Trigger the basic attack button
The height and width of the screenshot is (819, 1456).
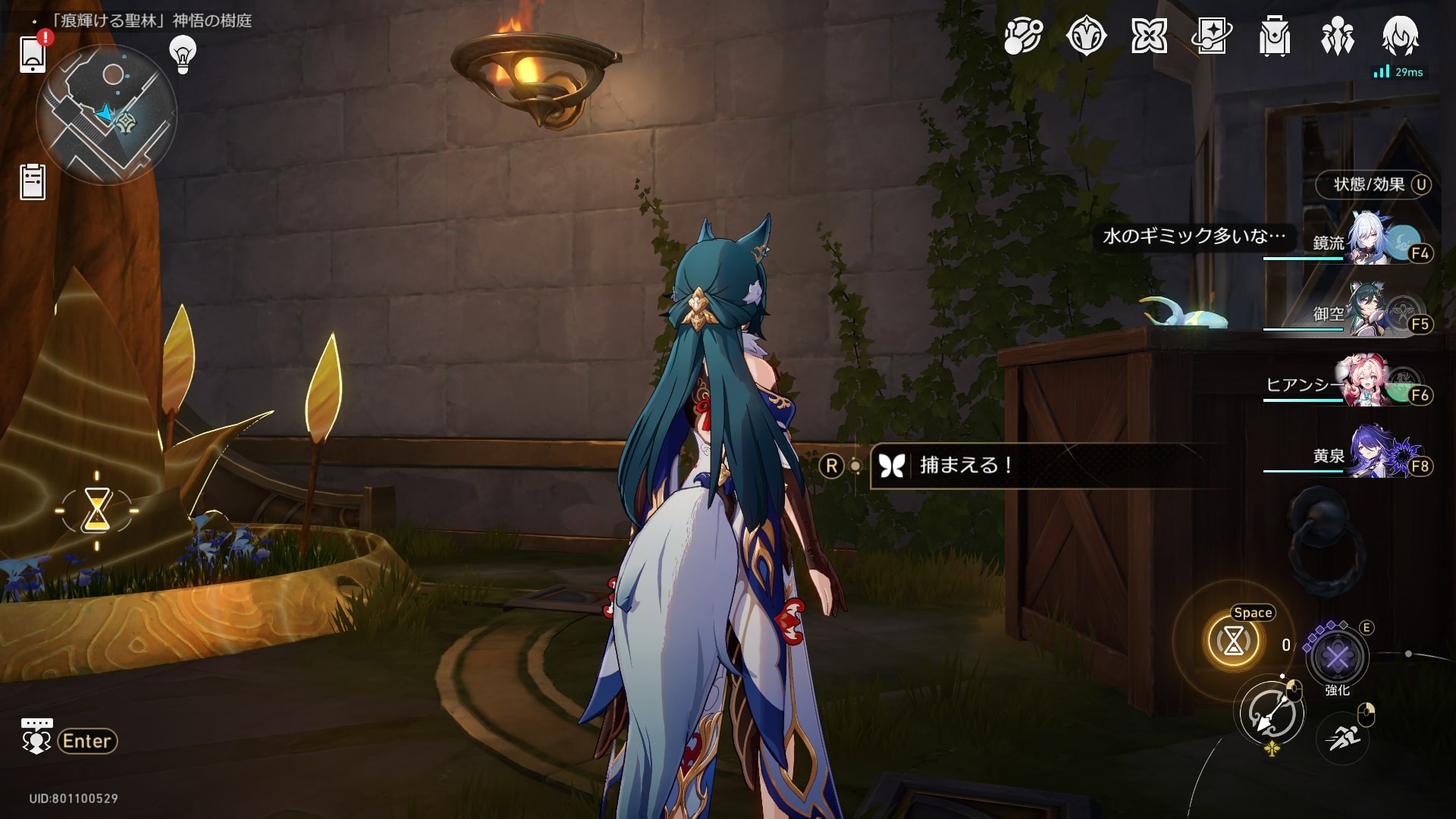[1272, 713]
